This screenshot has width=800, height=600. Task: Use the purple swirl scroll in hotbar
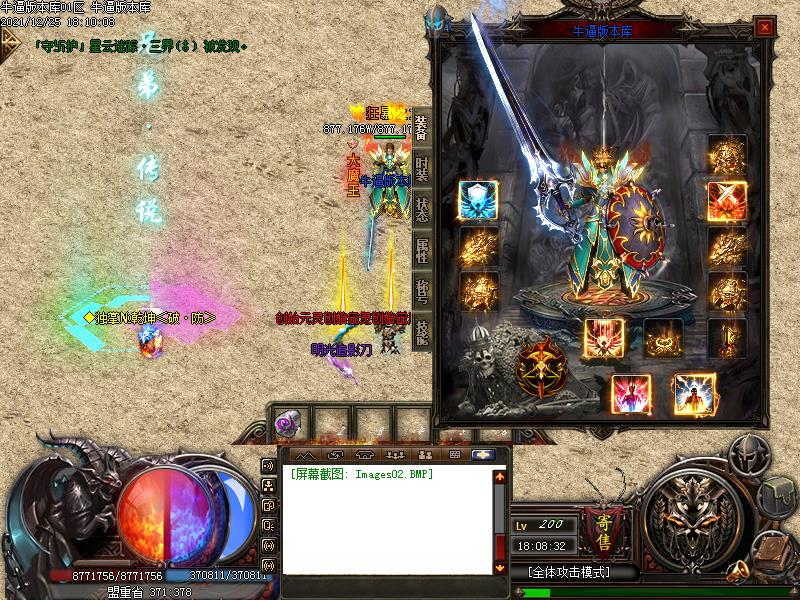click(x=285, y=423)
